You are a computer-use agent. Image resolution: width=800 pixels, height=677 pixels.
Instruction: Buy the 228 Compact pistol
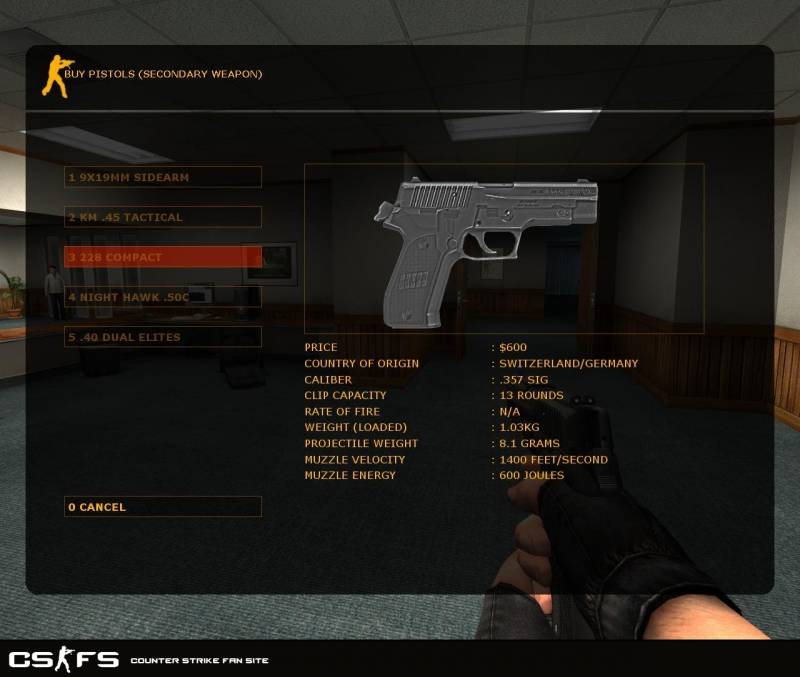click(162, 257)
